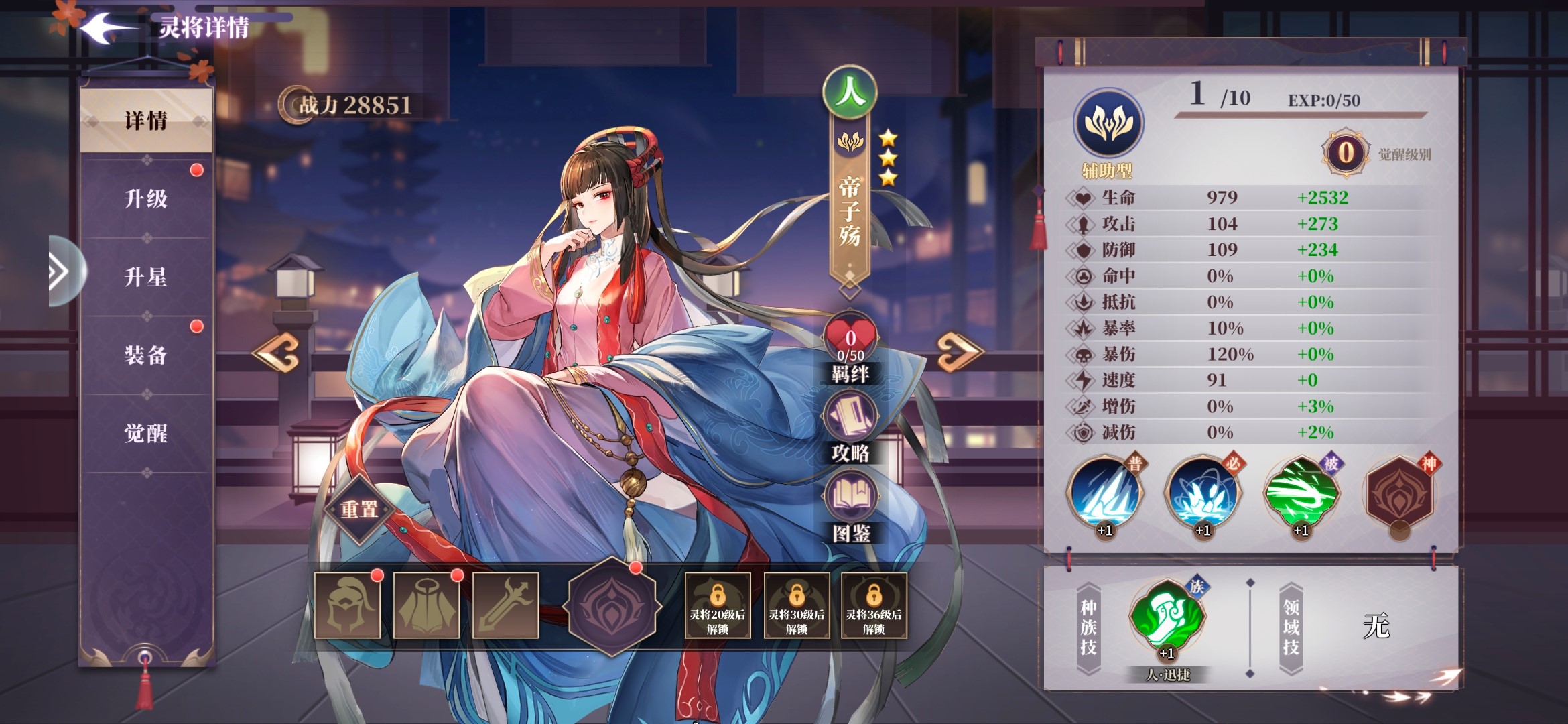1568x724 pixels.
Task: Select the sword weapon slot
Action: coord(505,605)
